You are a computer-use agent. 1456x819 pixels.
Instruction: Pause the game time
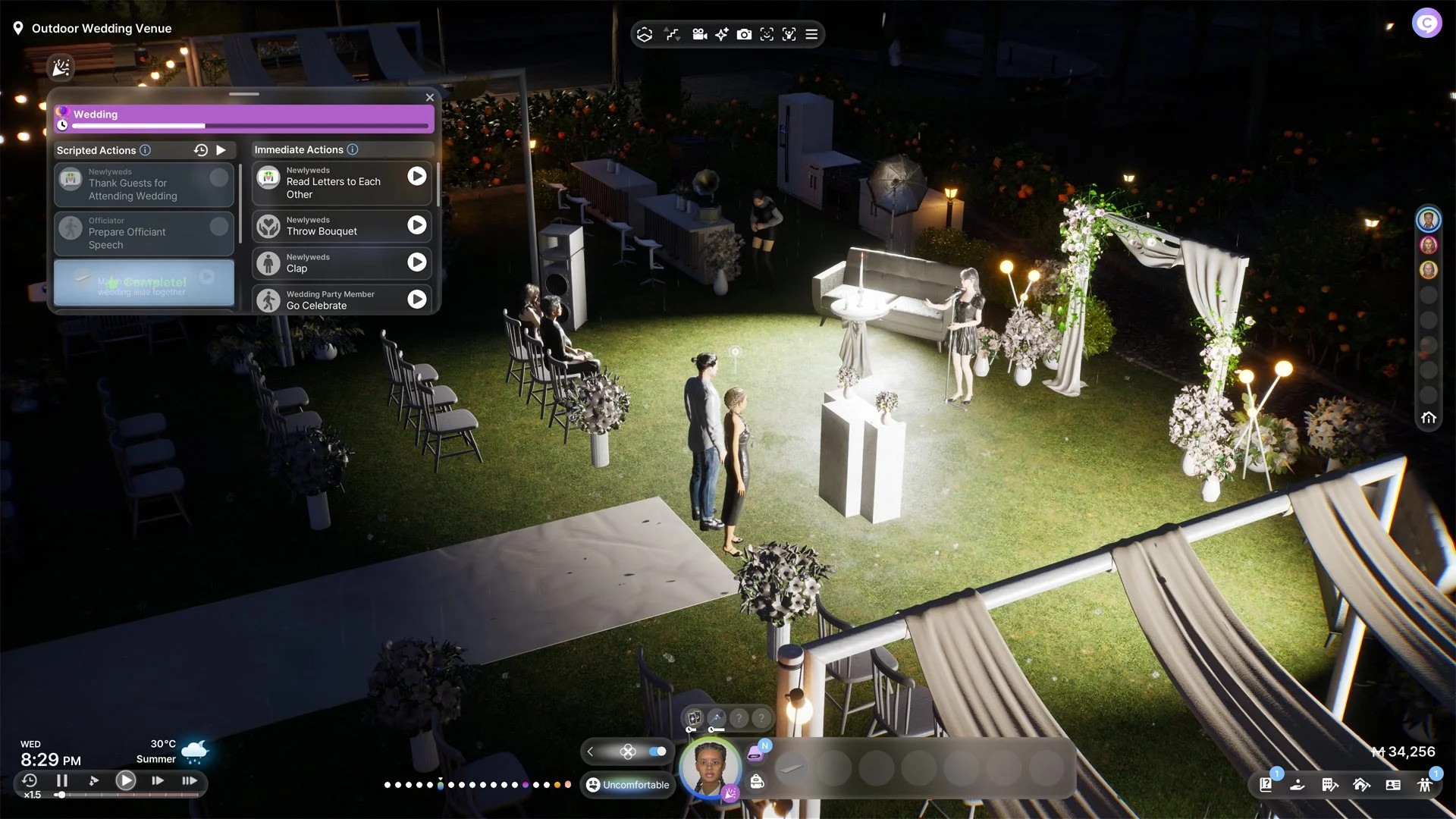pos(62,780)
